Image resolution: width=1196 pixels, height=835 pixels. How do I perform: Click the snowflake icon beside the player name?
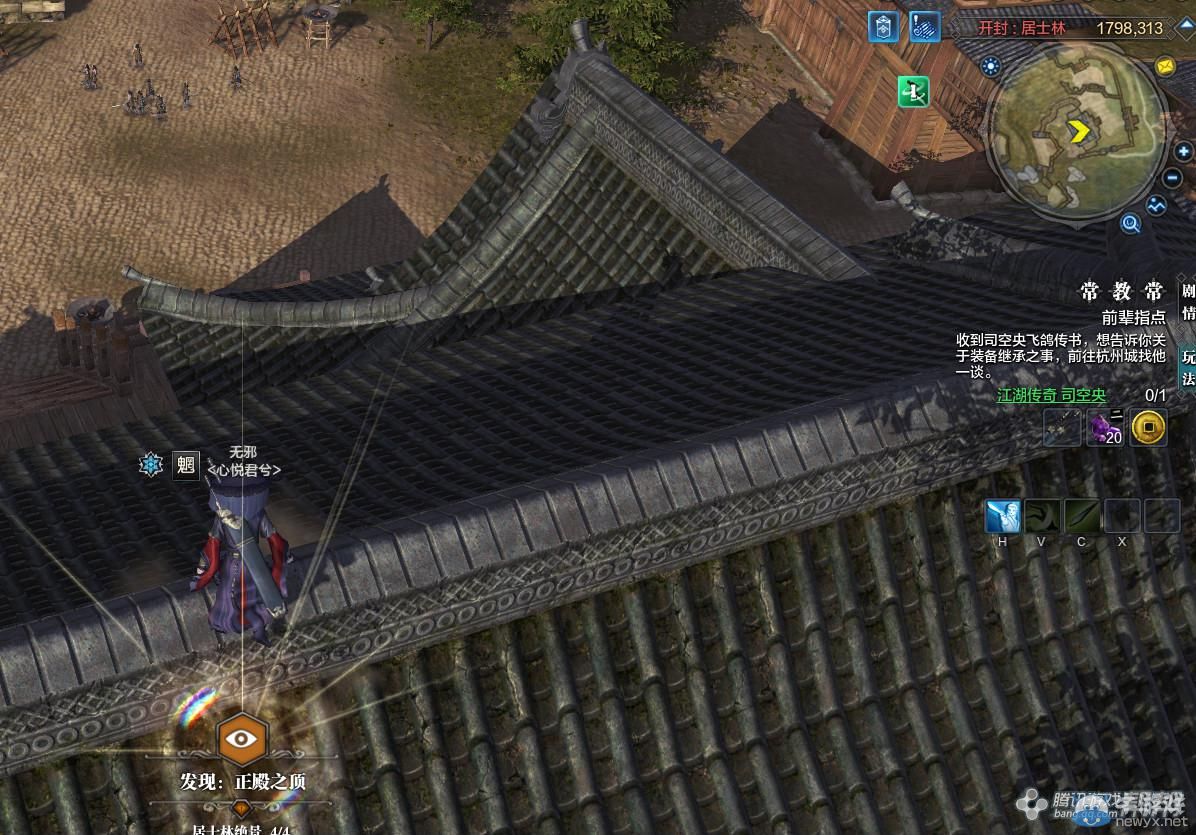[x=151, y=464]
